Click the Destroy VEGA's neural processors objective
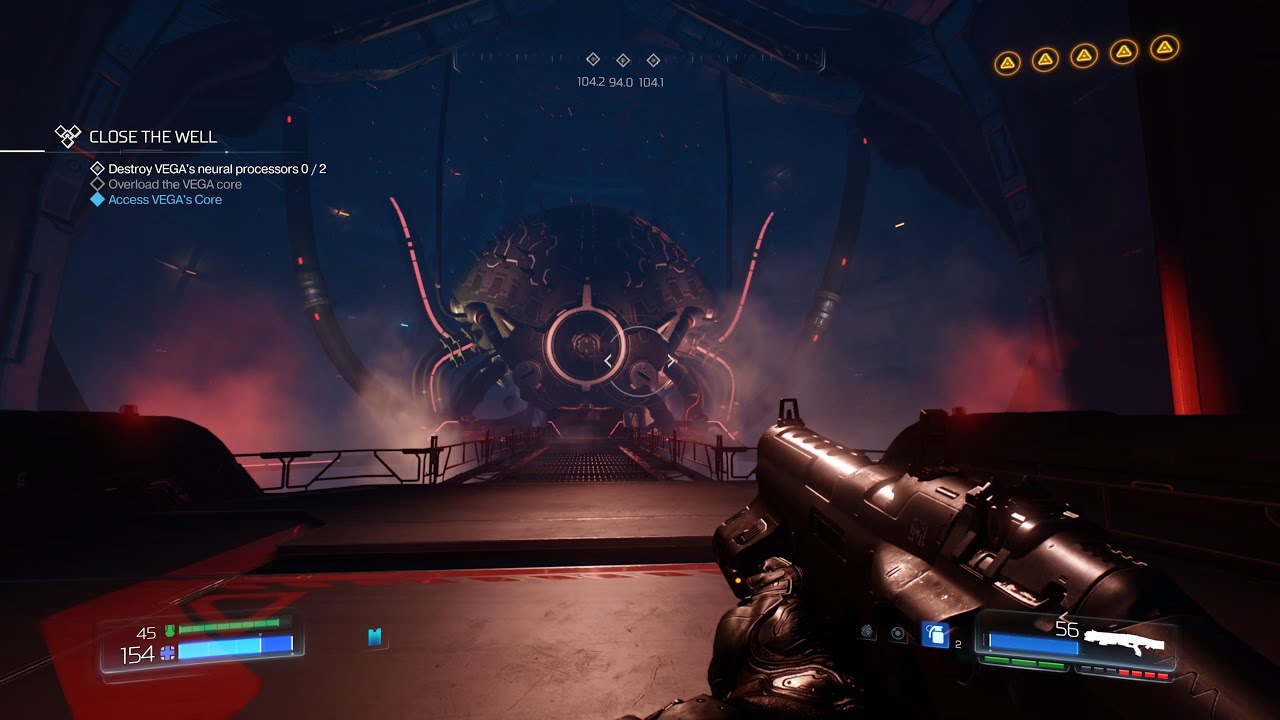1280x720 pixels. tap(216, 169)
